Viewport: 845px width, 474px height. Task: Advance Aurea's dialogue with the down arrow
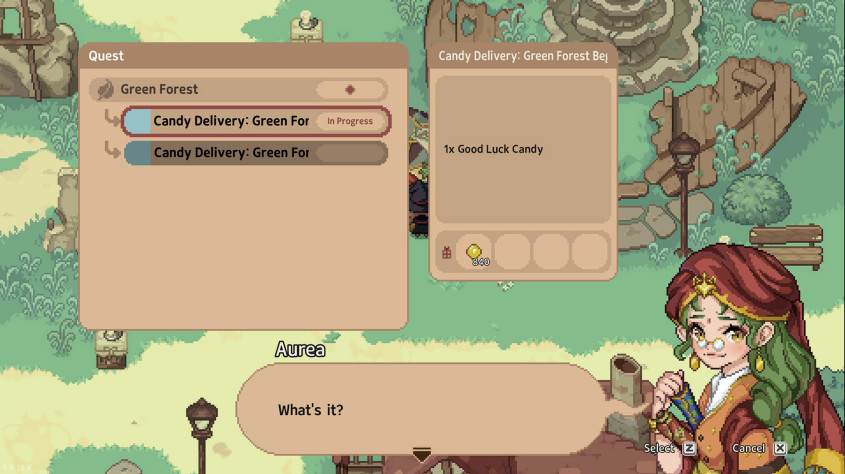click(x=422, y=455)
